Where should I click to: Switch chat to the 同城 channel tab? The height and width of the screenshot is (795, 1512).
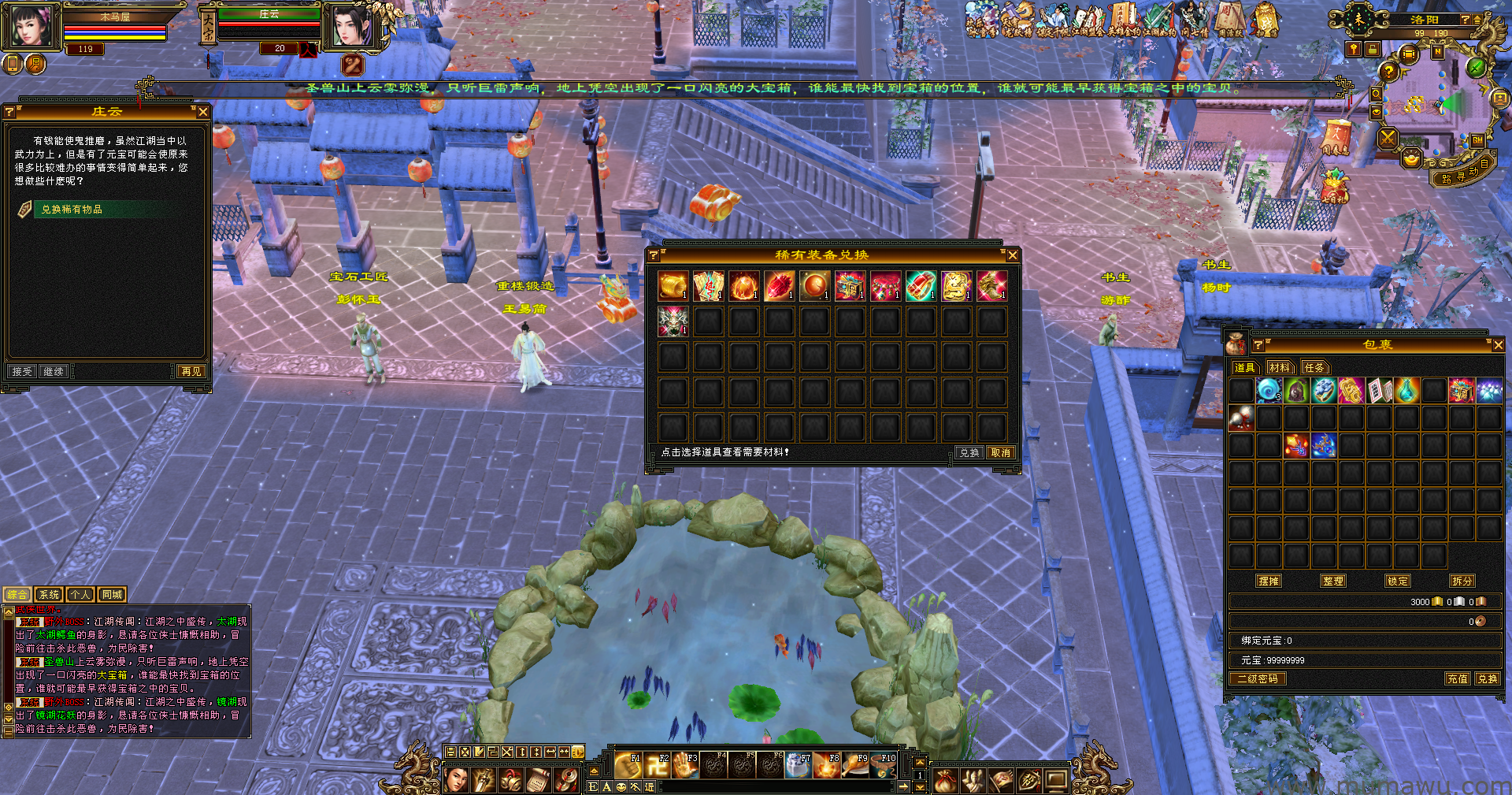coord(112,595)
